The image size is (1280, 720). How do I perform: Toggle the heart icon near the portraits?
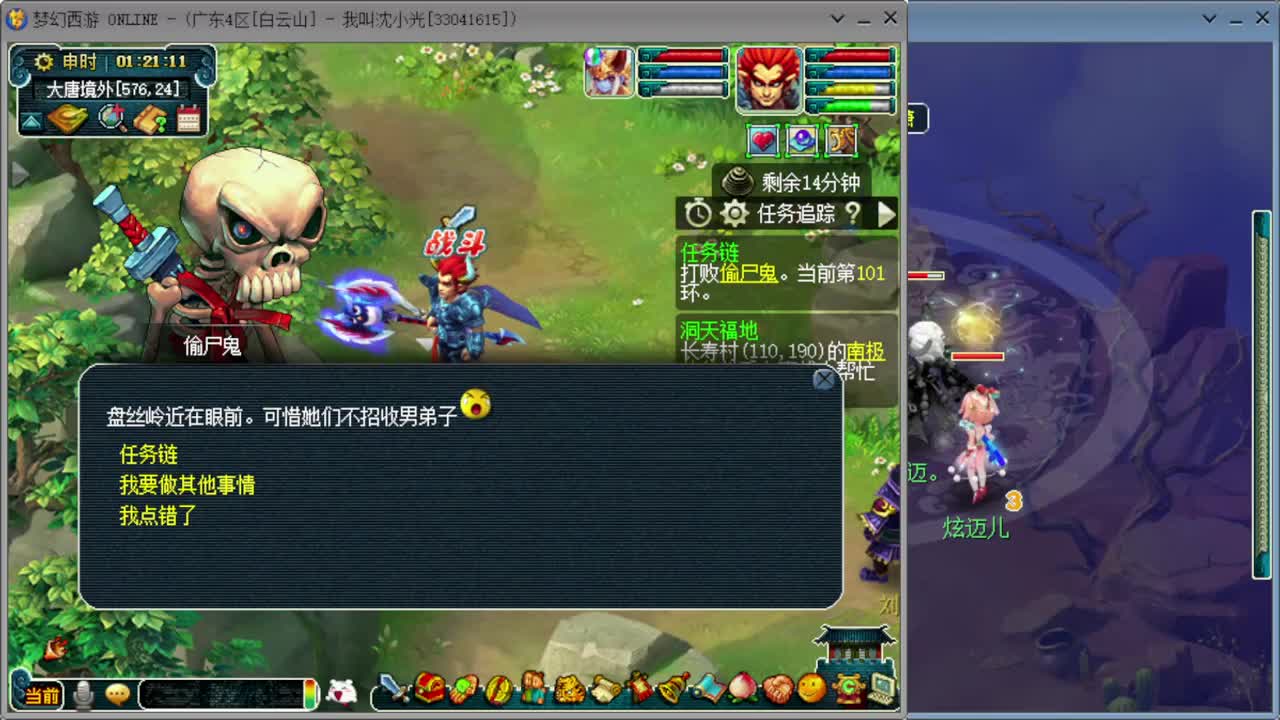(762, 141)
